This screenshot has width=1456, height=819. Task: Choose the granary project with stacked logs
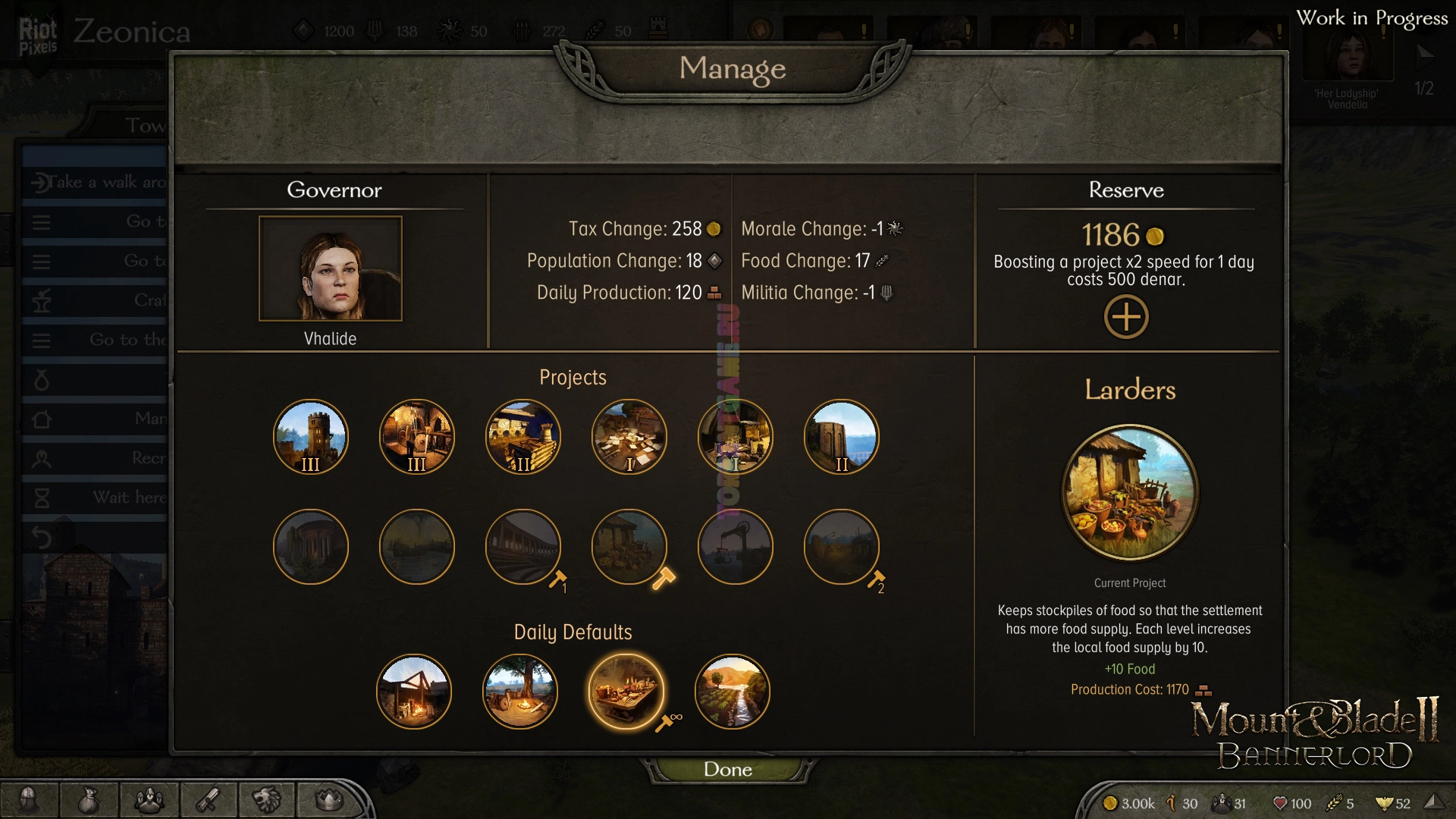point(523,437)
